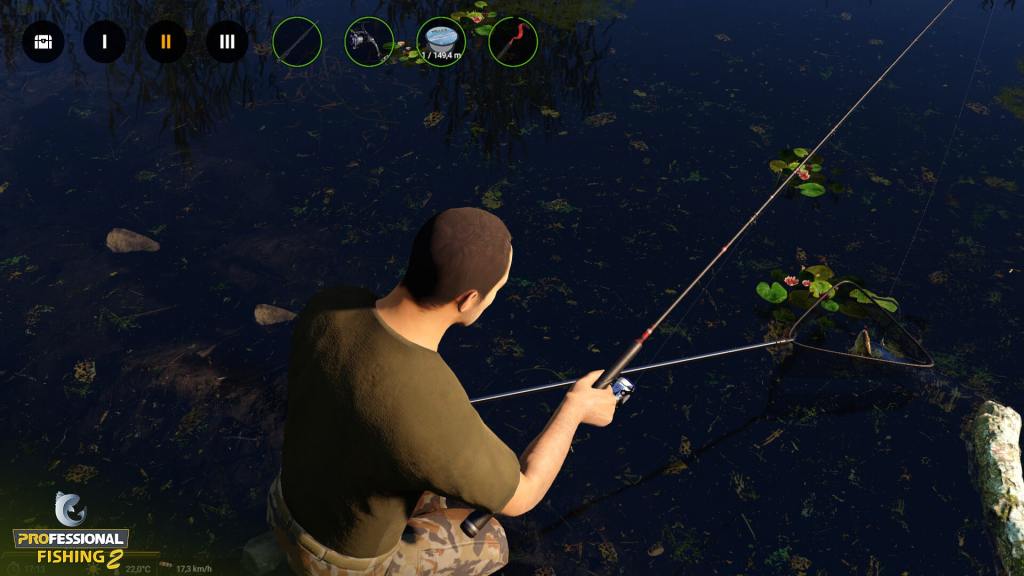
Task: Open the fishing line spool slot
Action: 441,42
